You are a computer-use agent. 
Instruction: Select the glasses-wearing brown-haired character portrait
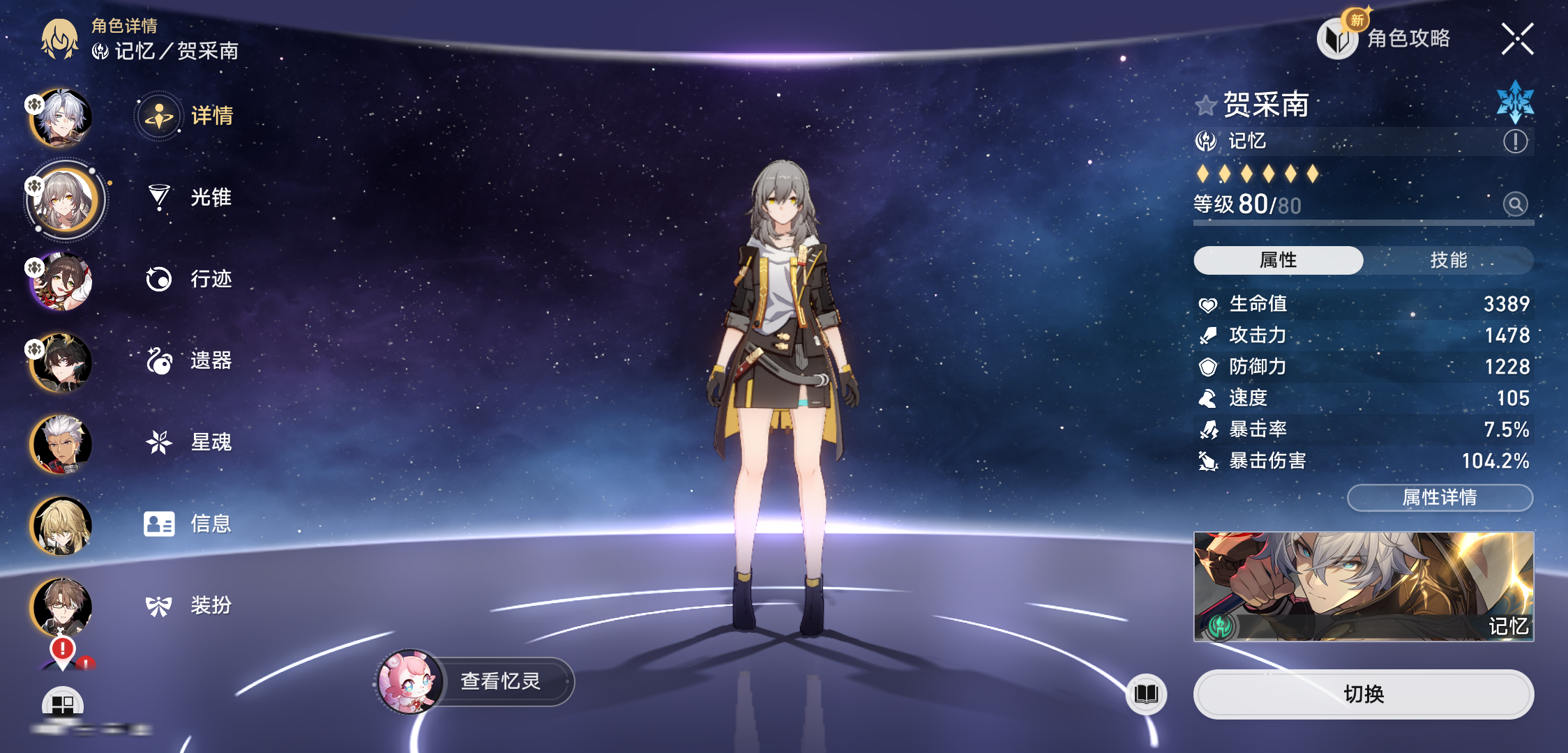click(x=61, y=607)
